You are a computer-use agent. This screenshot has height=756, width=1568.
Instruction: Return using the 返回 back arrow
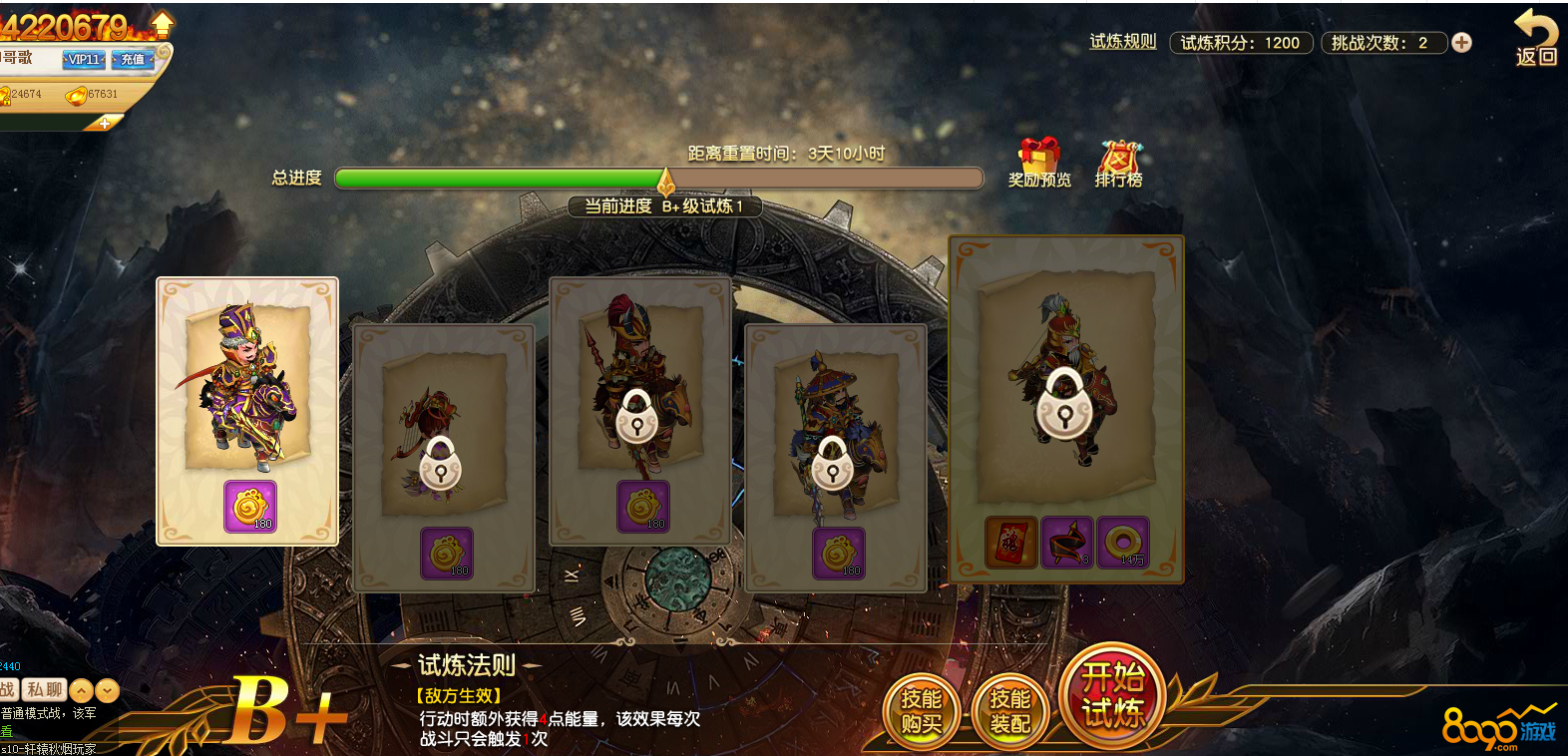1536,38
